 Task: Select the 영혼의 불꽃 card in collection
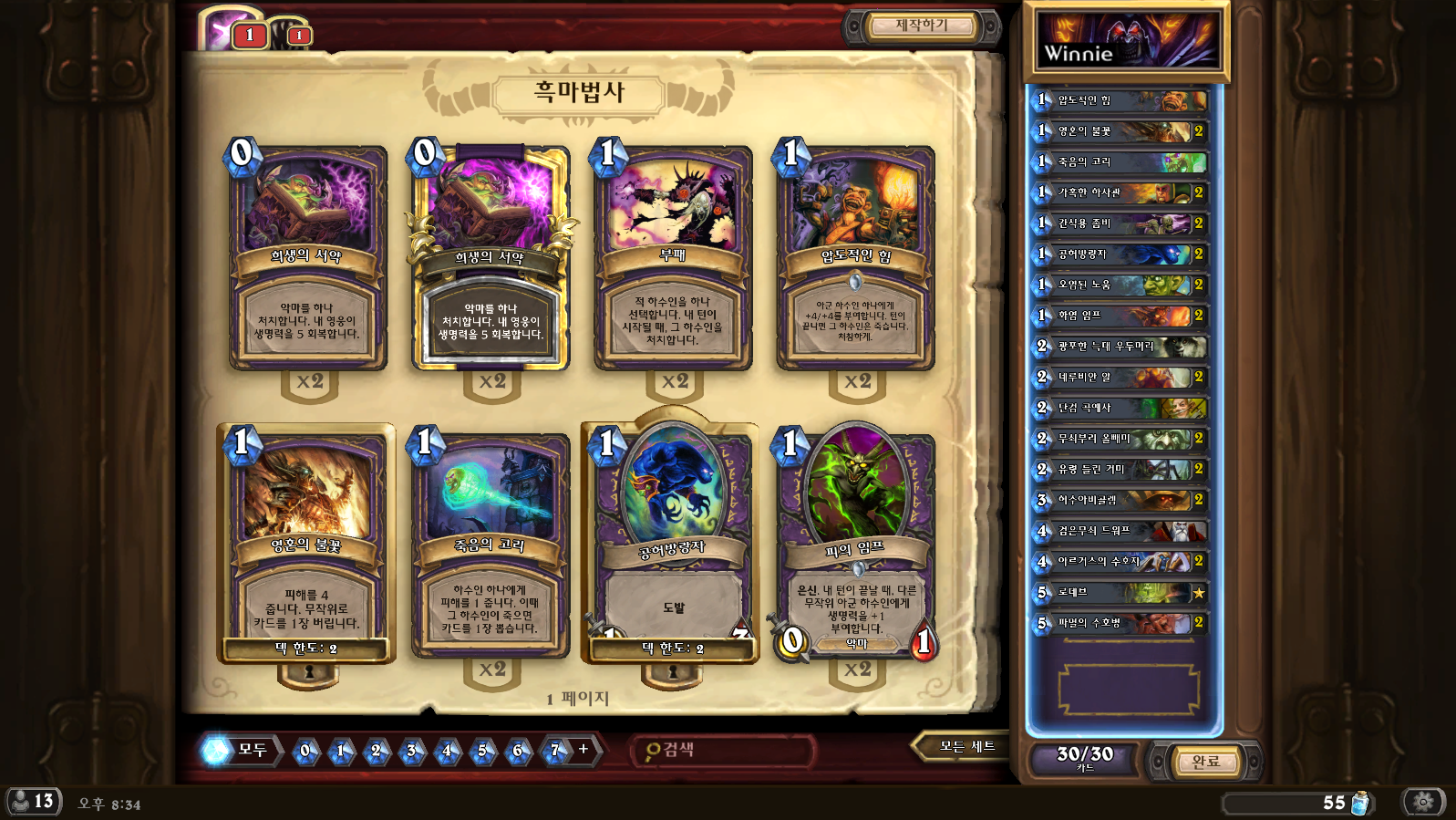coord(307,545)
